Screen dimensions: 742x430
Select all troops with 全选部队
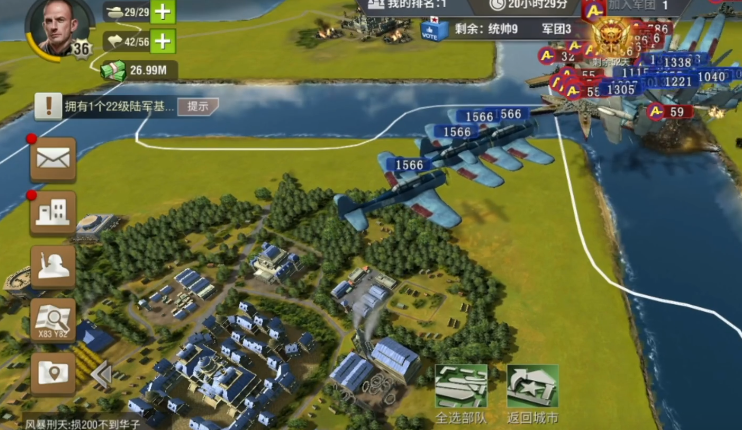(461, 393)
